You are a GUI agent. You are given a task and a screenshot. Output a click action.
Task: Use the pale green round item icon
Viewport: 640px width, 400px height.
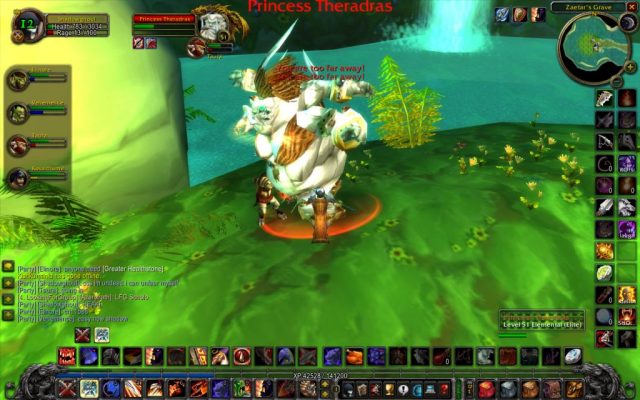tap(604, 272)
